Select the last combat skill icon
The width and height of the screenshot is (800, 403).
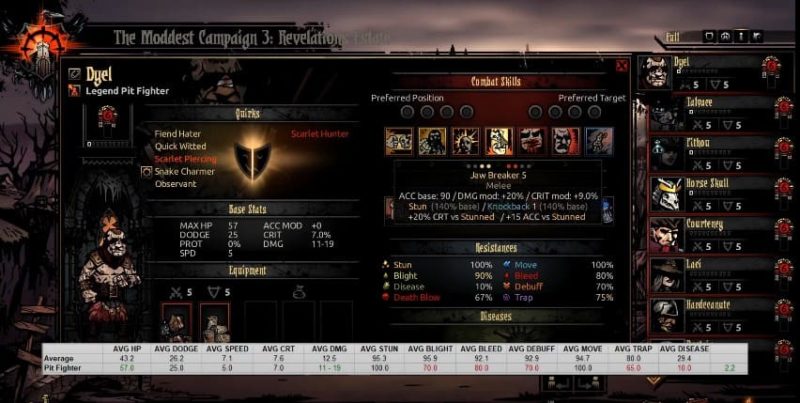pyautogui.click(x=597, y=139)
